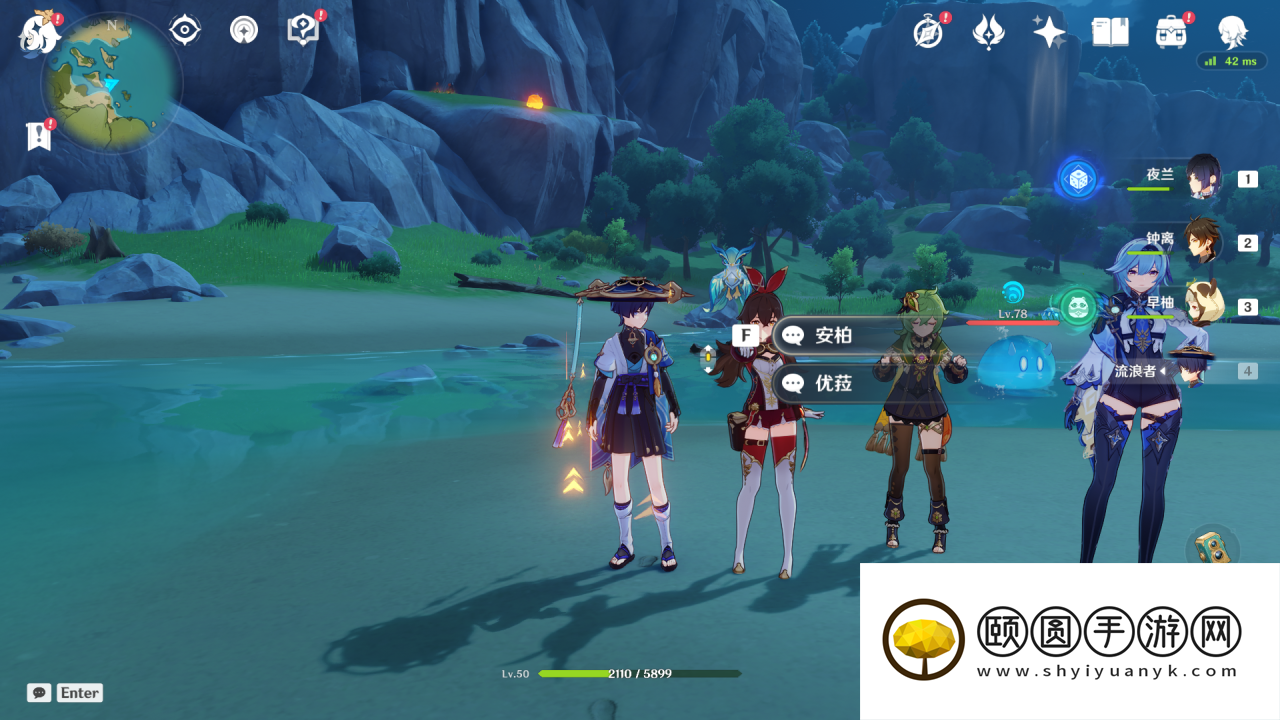Open the winged battle pass icon
This screenshot has height=720, width=1280.
tap(988, 32)
